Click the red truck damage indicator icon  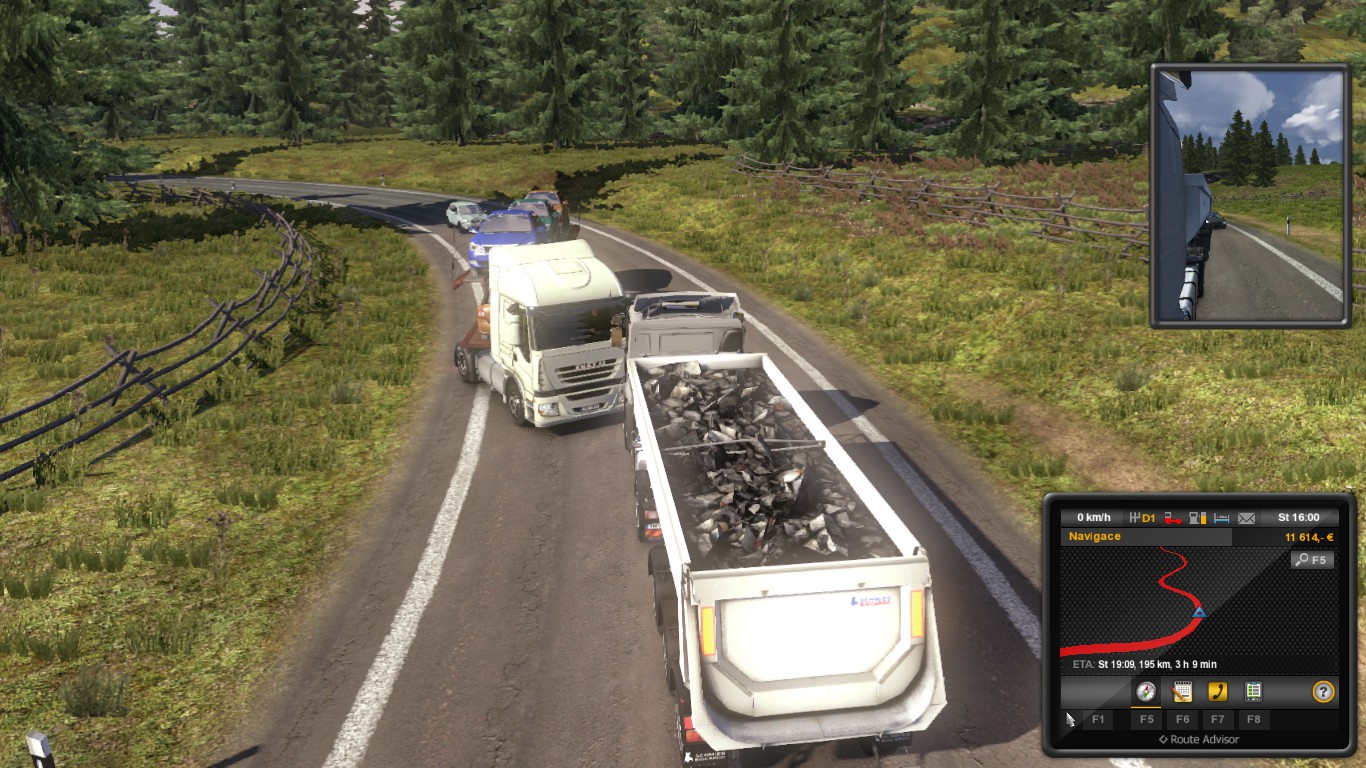pos(1173,519)
